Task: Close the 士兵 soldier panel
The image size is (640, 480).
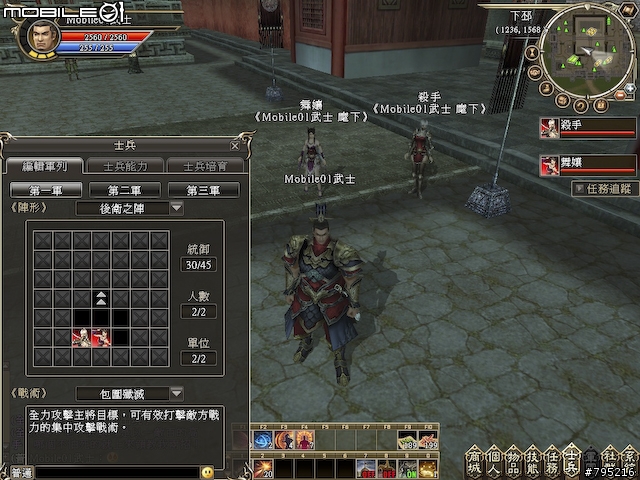Action: [234, 145]
